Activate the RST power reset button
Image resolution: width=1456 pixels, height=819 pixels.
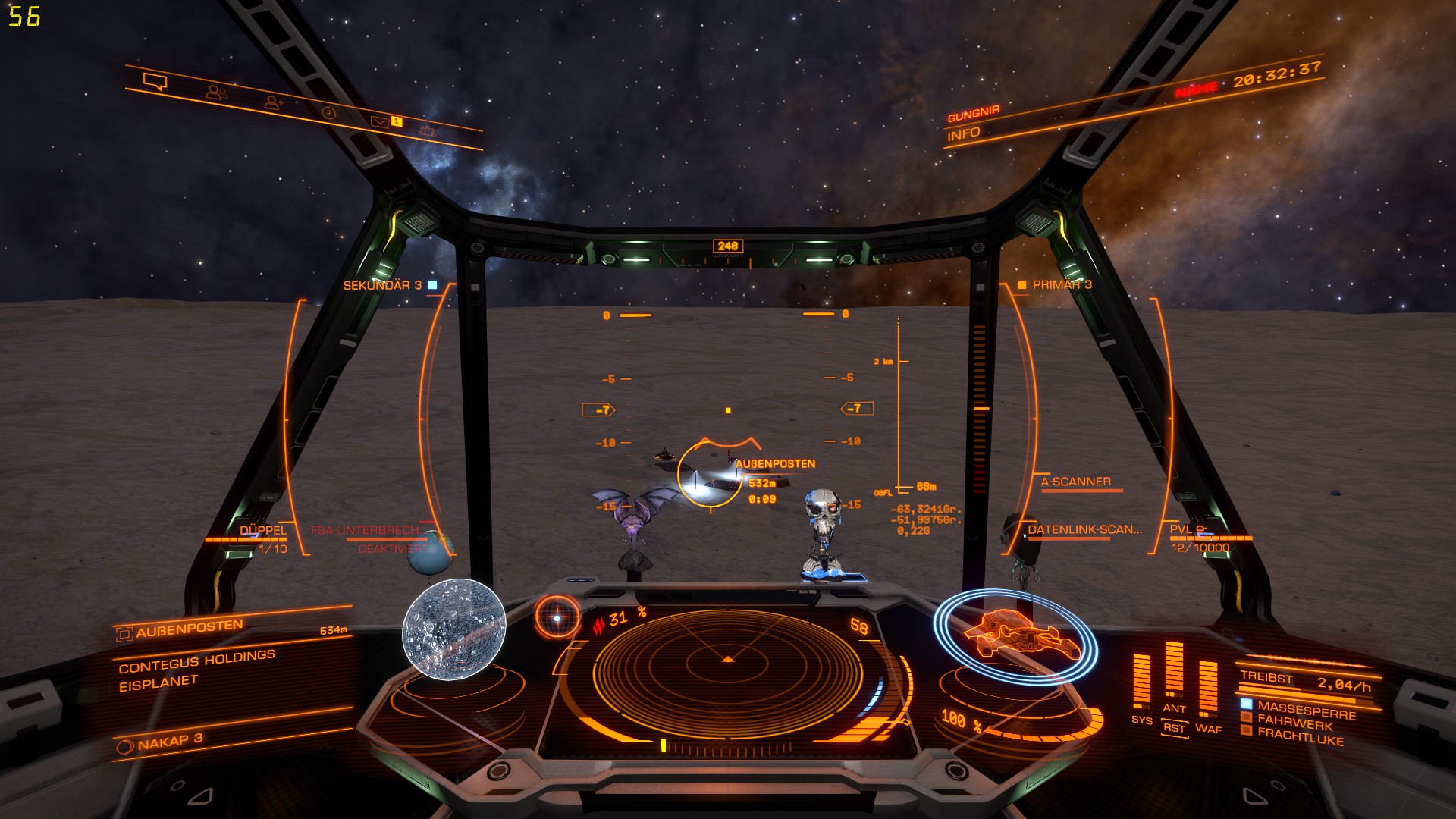(1174, 728)
